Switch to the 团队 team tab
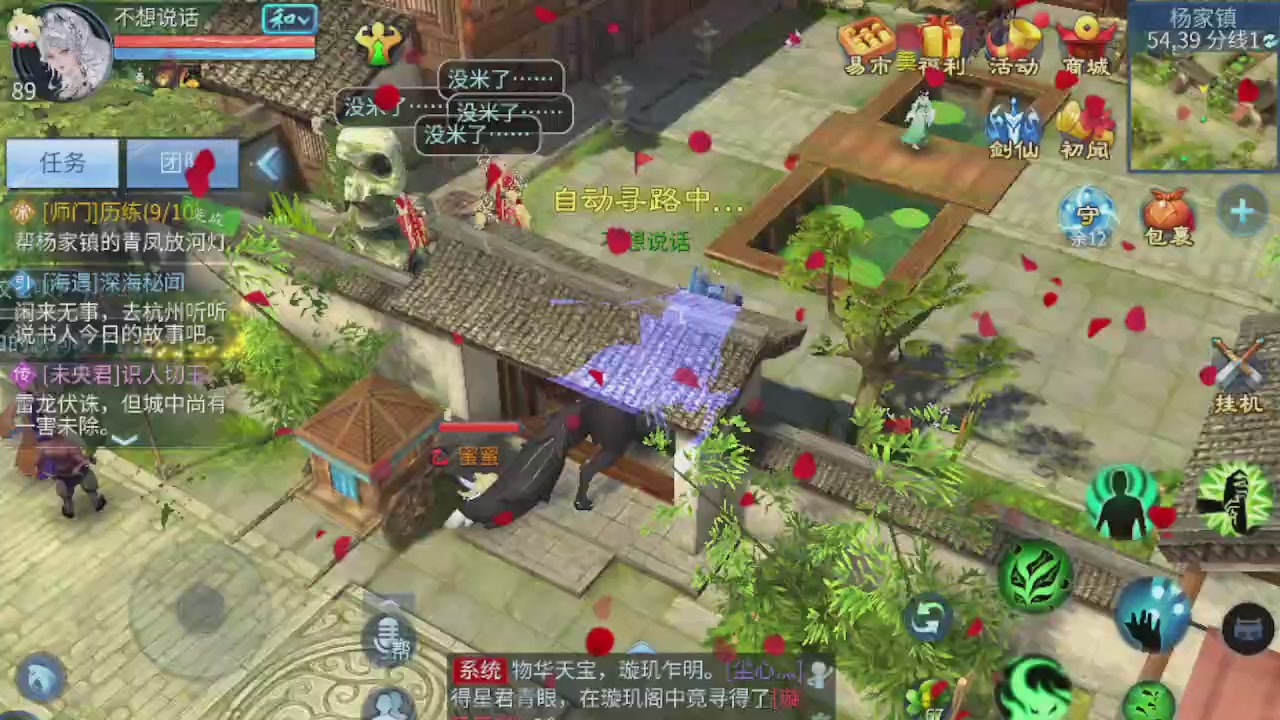Viewport: 1280px width, 720px height. click(x=181, y=163)
